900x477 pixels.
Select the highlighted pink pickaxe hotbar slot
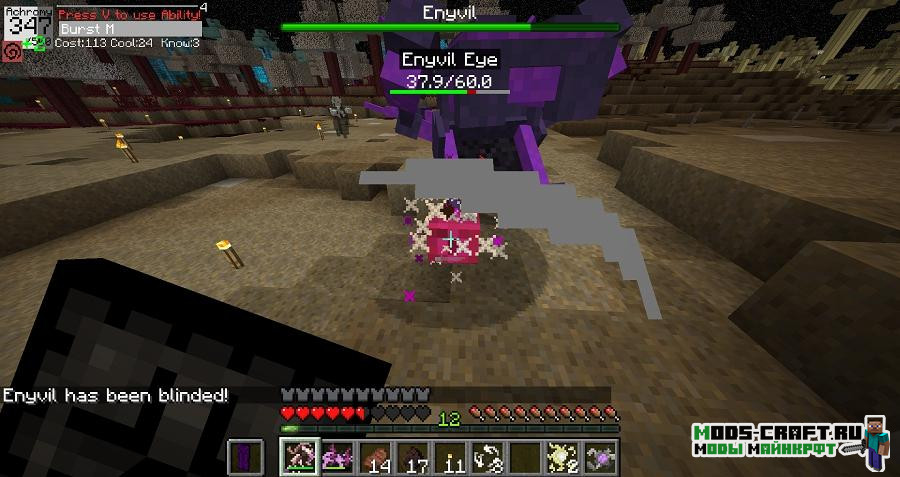click(x=300, y=457)
